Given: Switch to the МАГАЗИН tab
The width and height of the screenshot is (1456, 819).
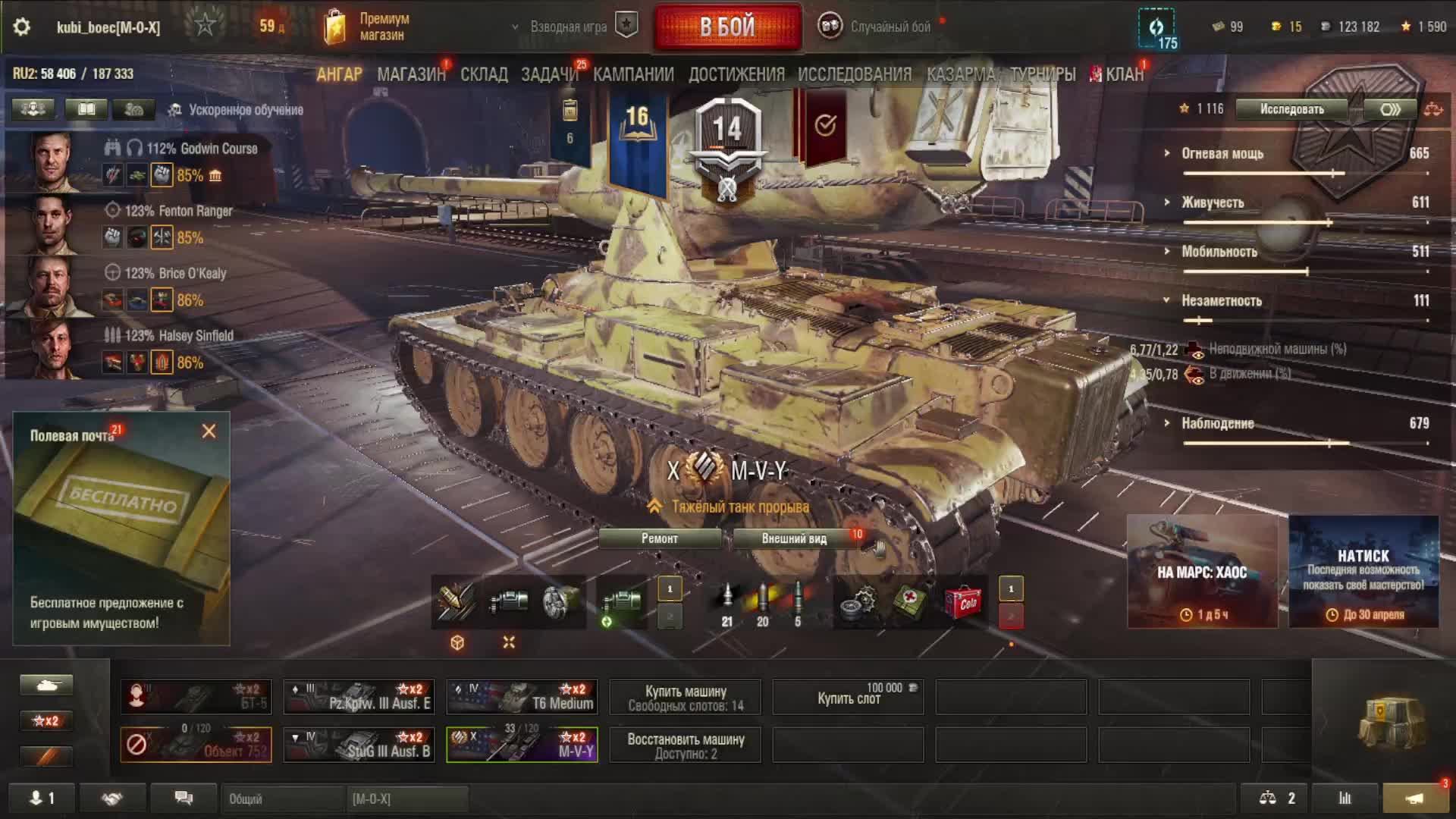Looking at the screenshot, I should point(411,74).
